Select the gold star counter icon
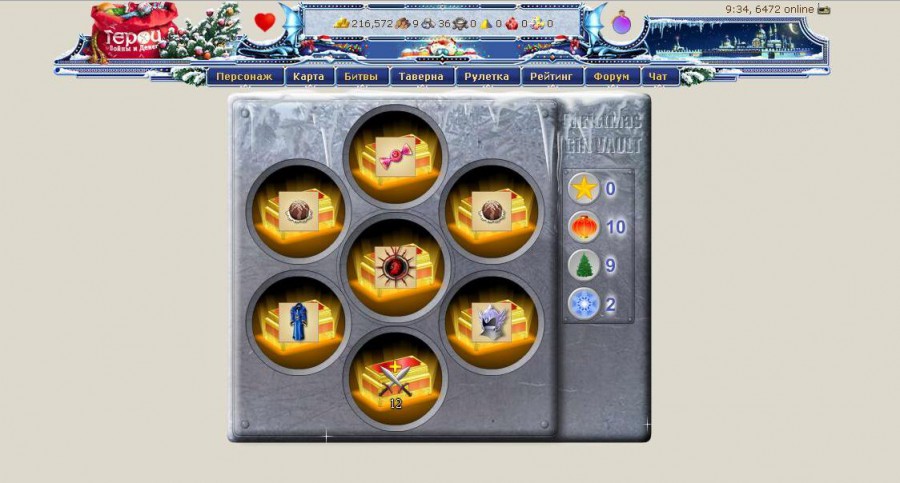The width and height of the screenshot is (900, 483). [583, 188]
